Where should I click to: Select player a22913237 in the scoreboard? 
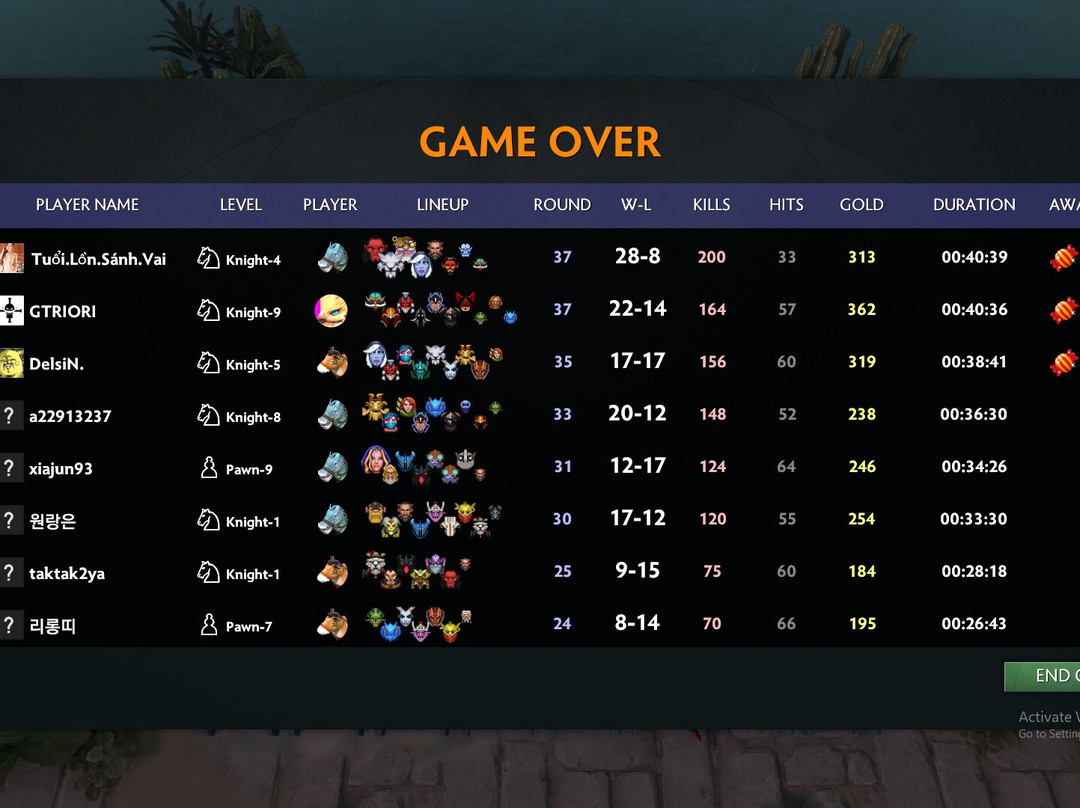70,416
